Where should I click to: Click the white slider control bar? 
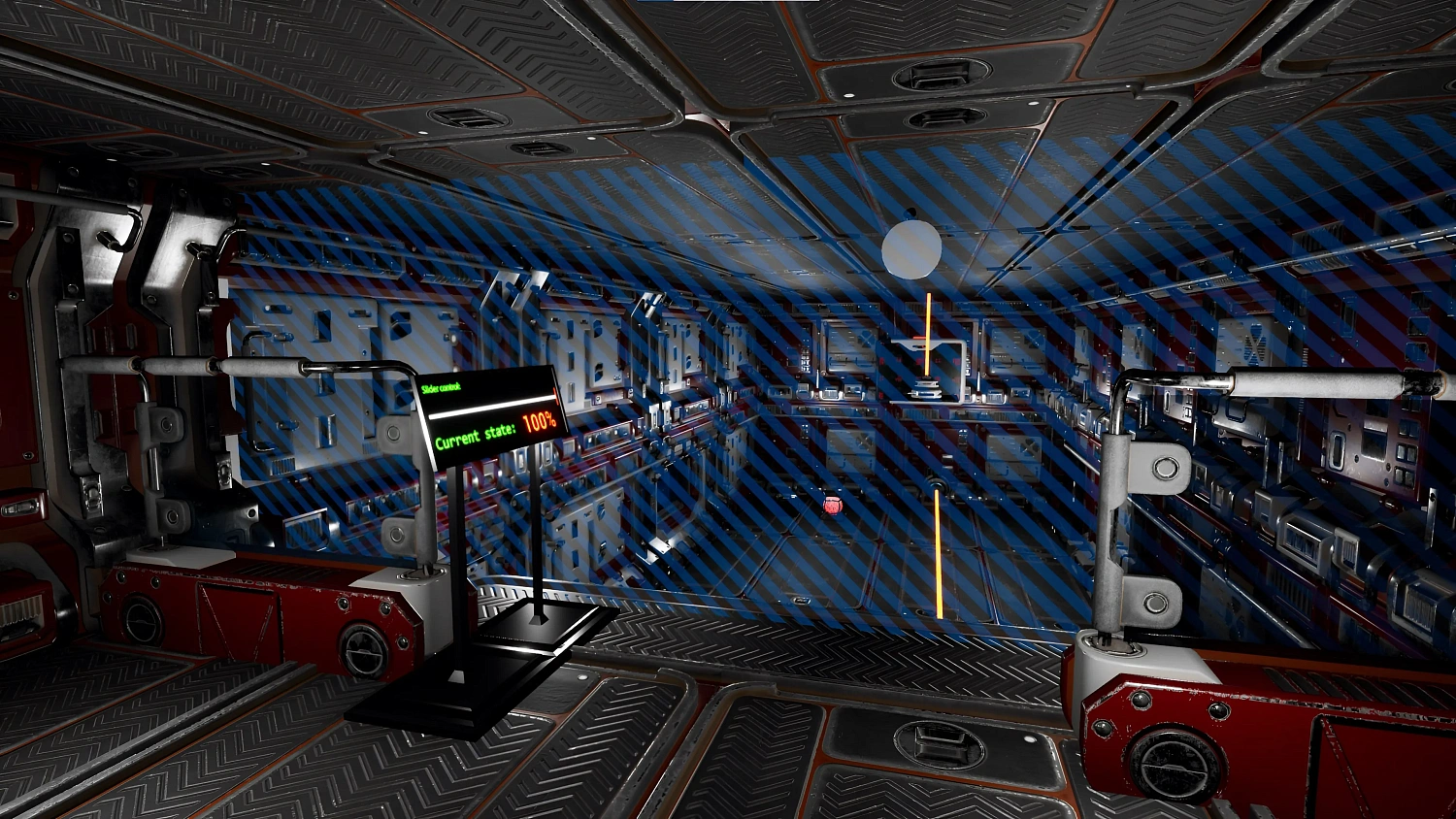491,406
